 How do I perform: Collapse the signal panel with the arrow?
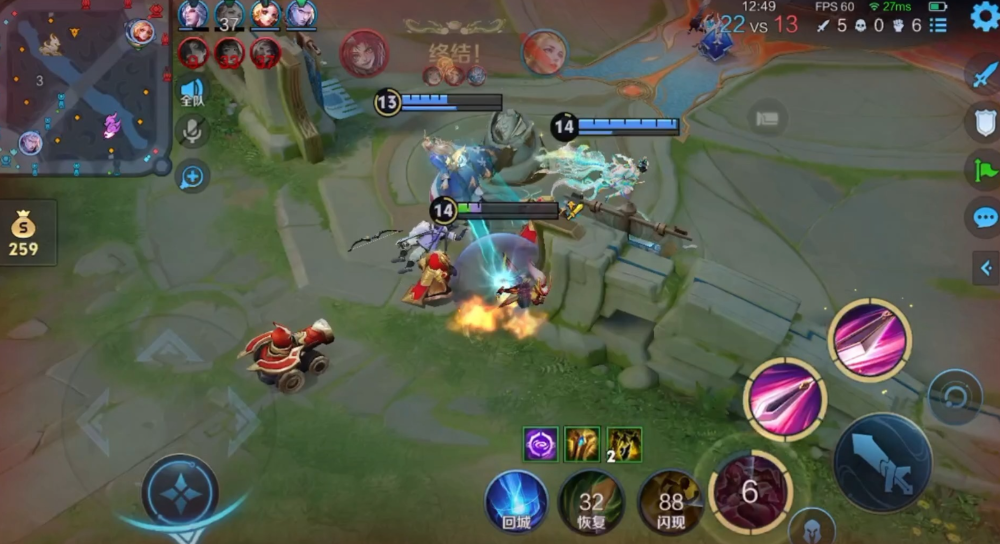click(983, 266)
